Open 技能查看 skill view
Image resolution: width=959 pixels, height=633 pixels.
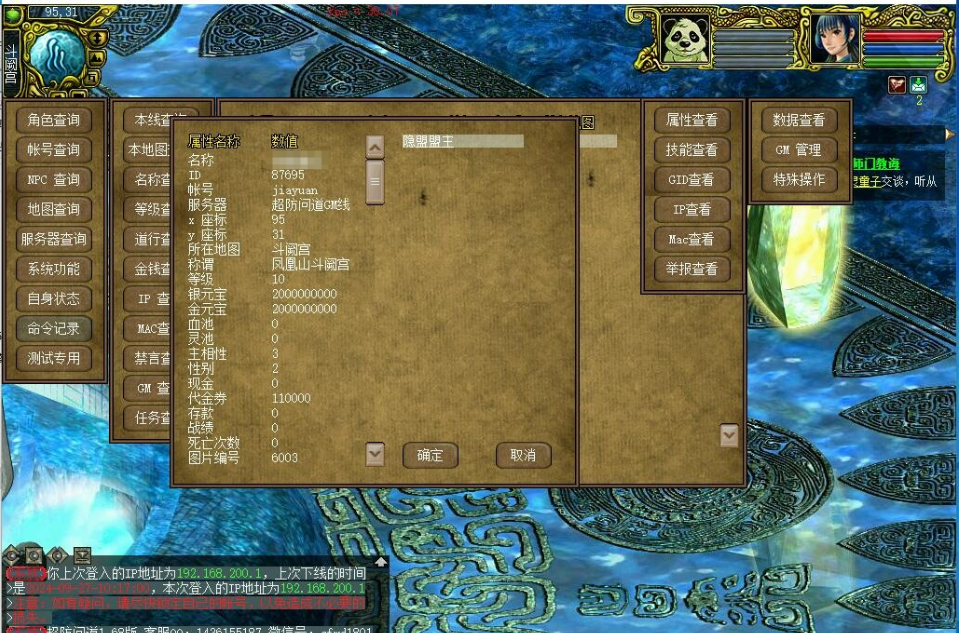[692, 150]
